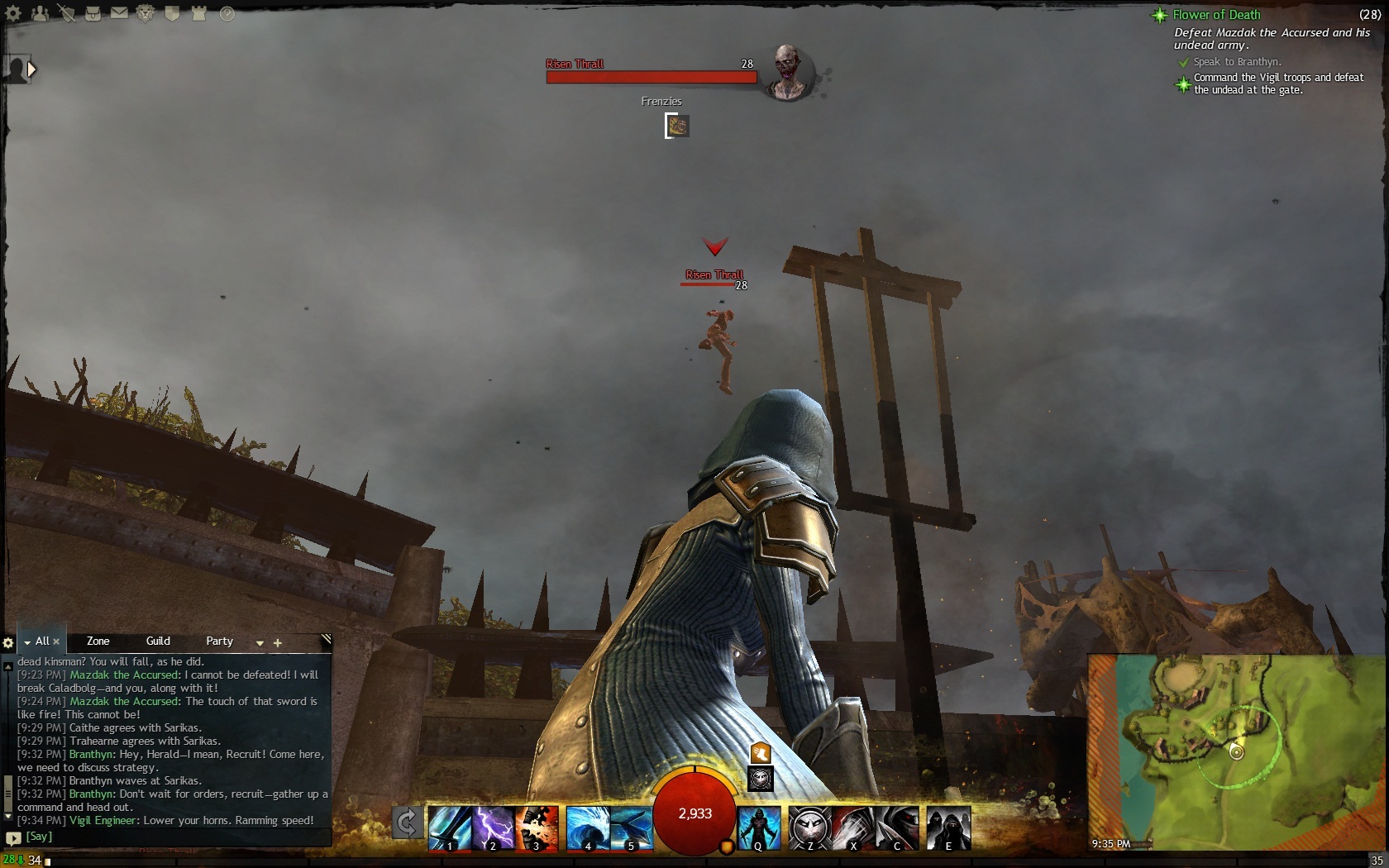
Task: Switch to the Party chat tab
Action: [219, 641]
